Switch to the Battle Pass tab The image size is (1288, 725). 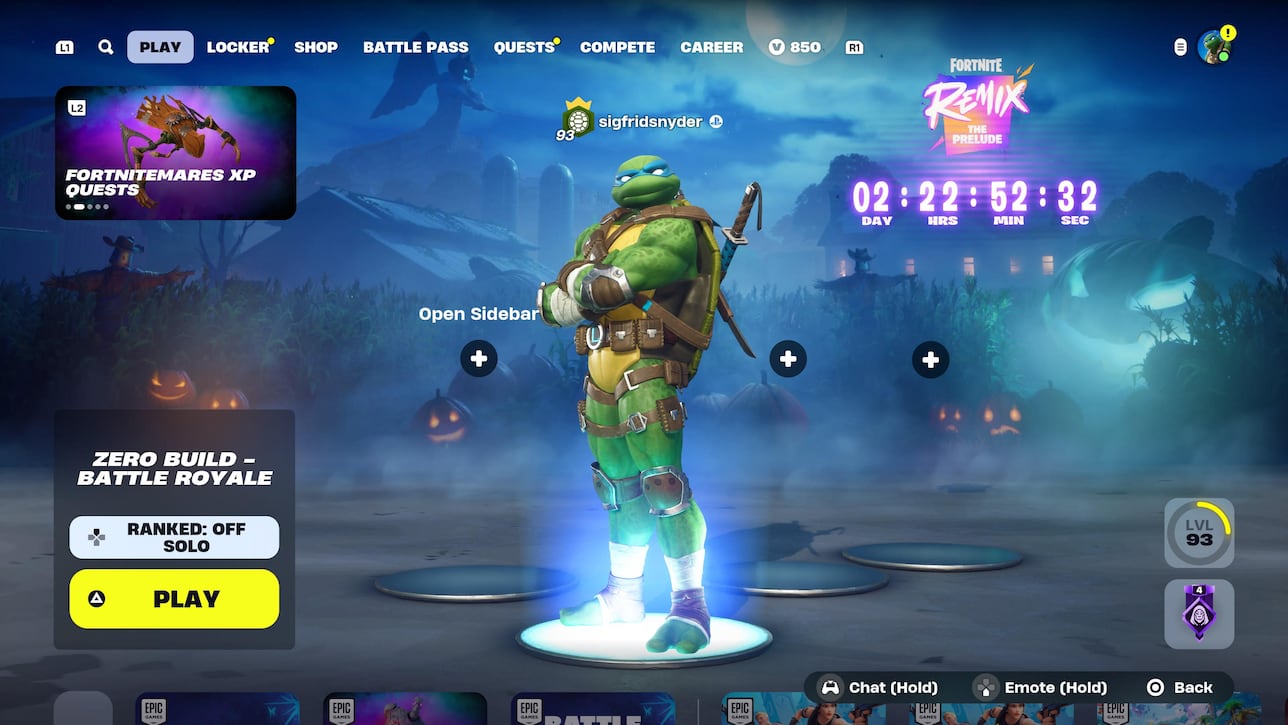416,46
